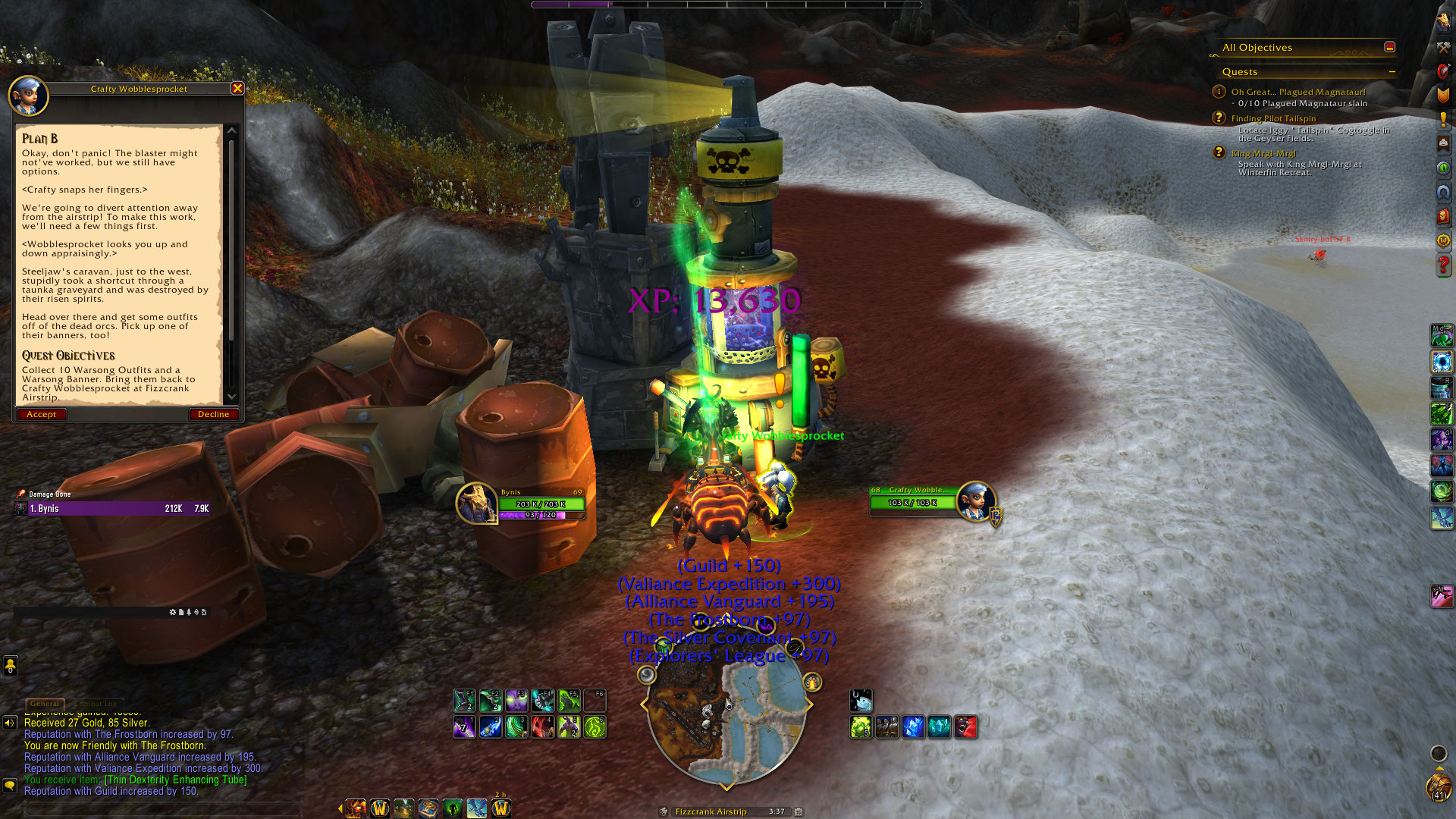Decline the Plan B quest

[213, 414]
